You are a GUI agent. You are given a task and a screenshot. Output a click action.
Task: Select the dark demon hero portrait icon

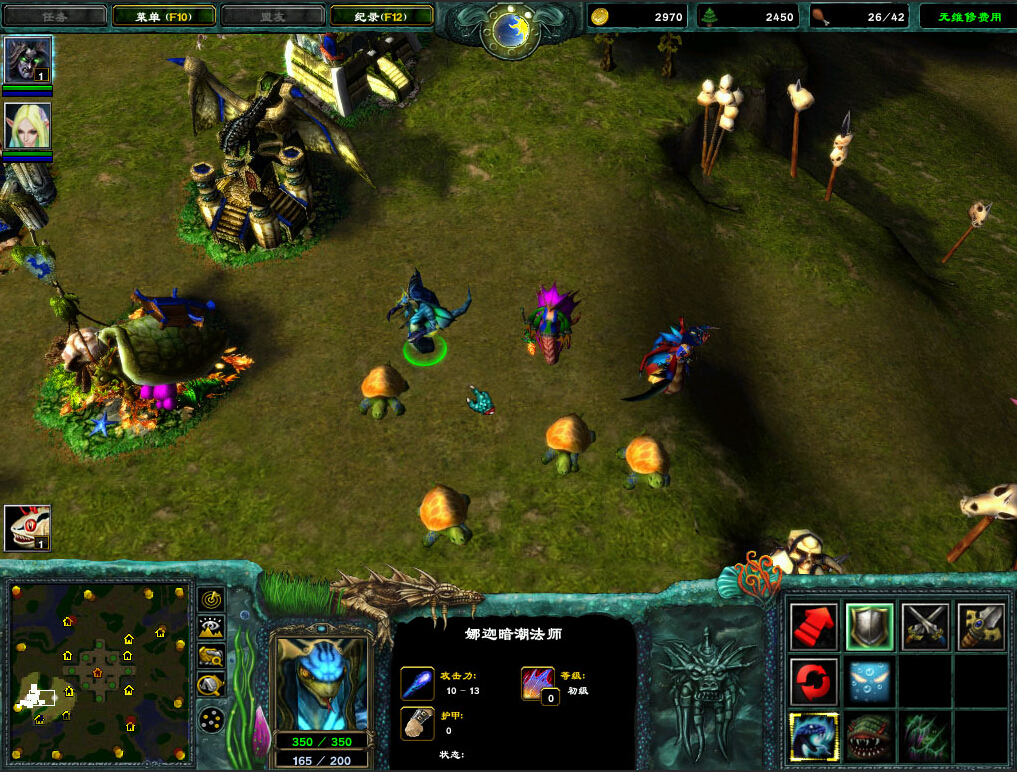[27, 60]
